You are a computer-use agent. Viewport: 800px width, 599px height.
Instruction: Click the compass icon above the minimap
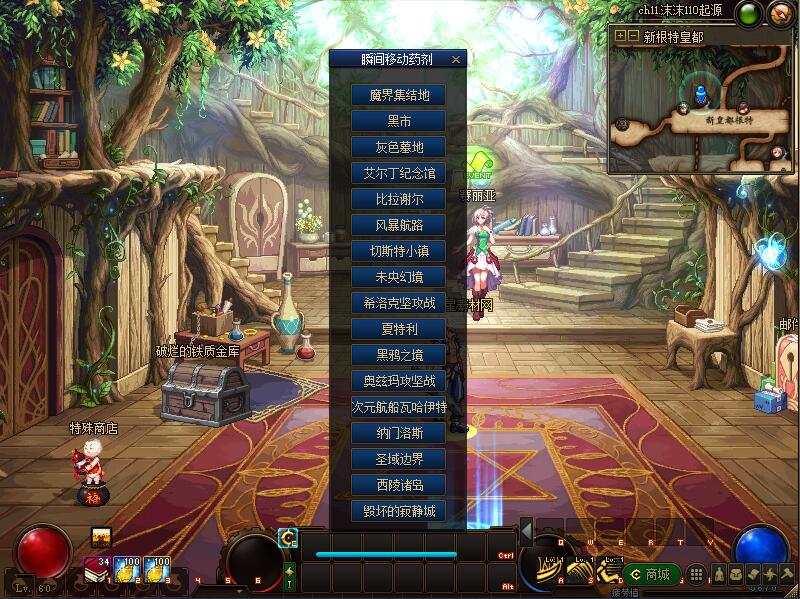pyautogui.click(x=779, y=14)
